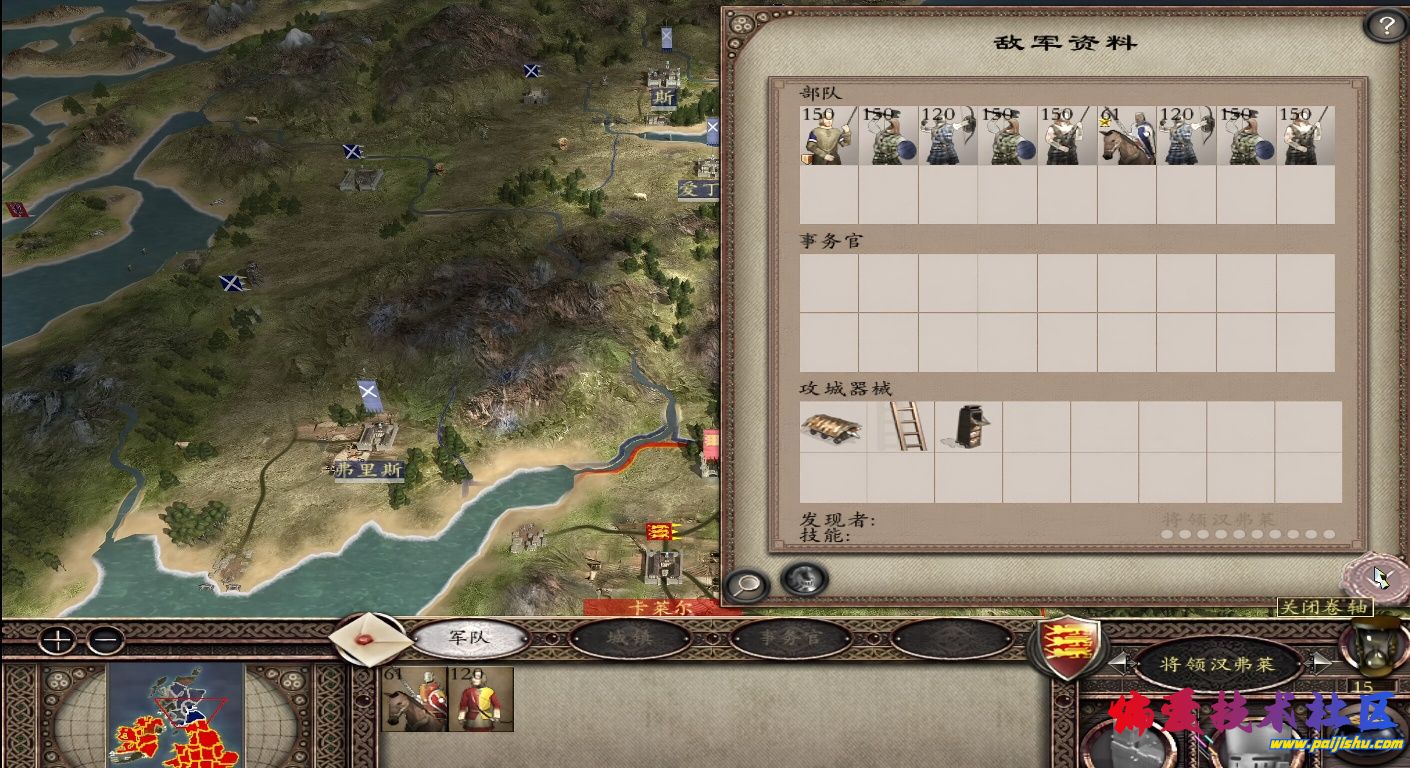This screenshot has width=1410, height=768.
Task: Select the battering ram siege equipment
Action: pyautogui.click(x=832, y=427)
